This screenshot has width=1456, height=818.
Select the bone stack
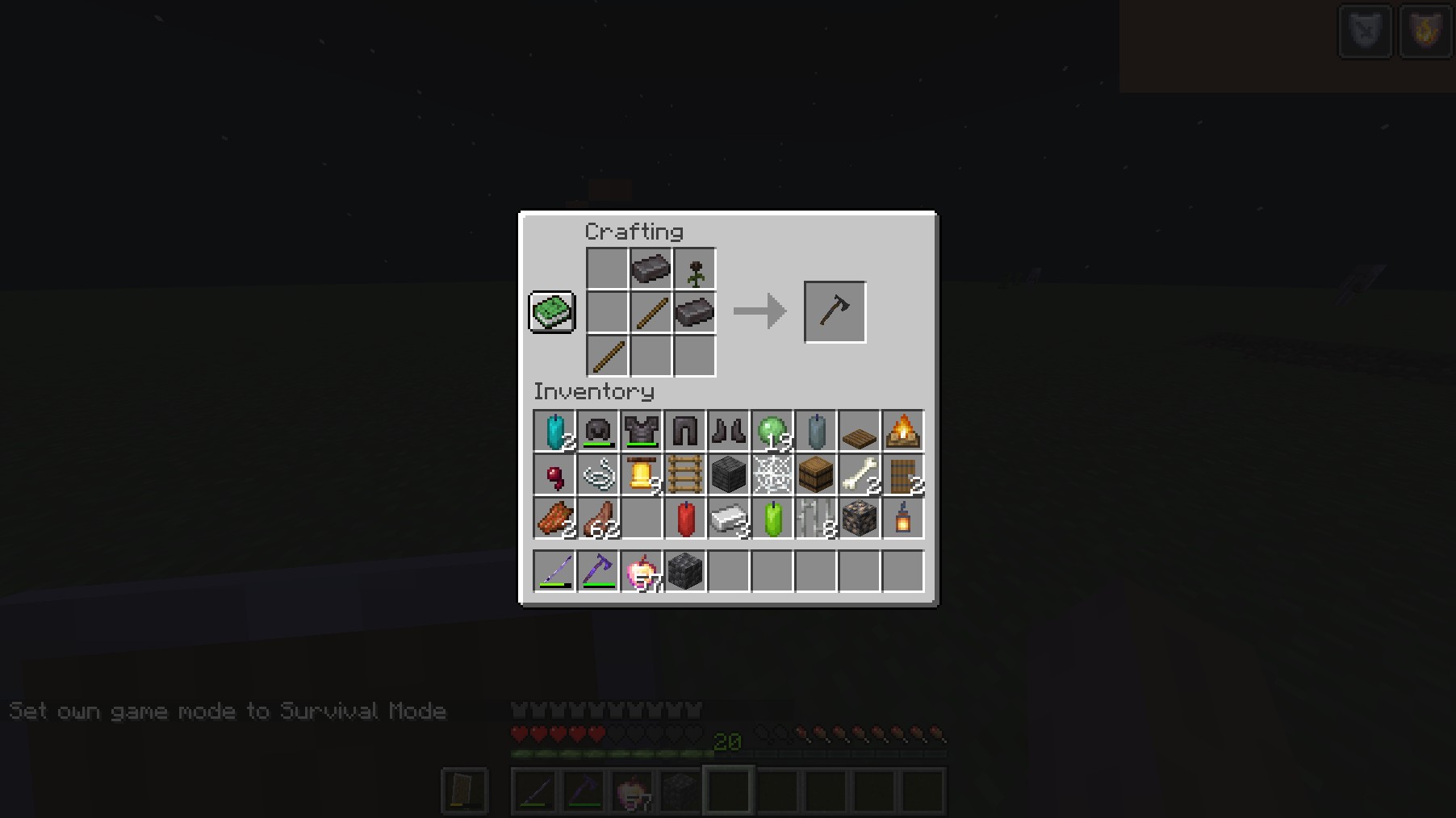click(x=860, y=475)
